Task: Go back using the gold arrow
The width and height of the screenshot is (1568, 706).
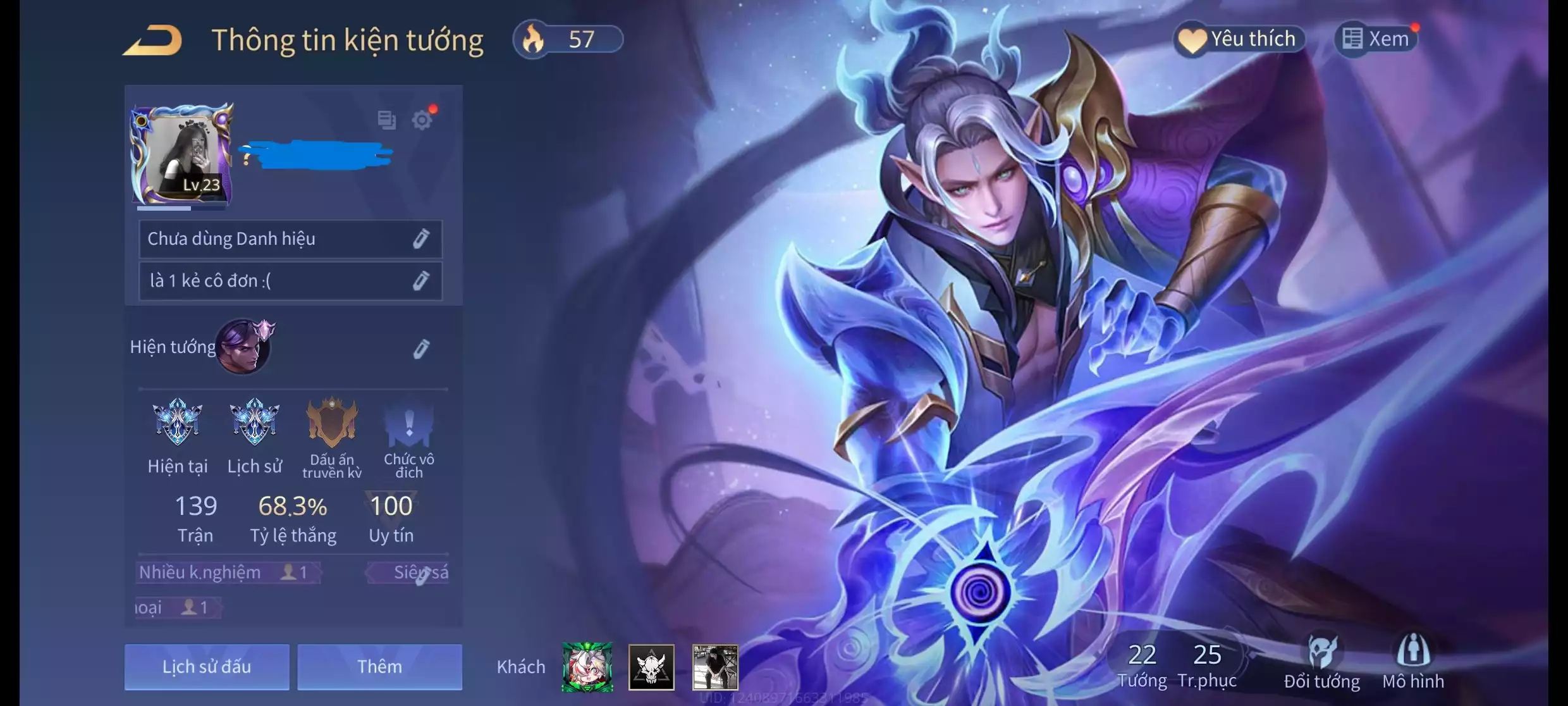Action: pyautogui.click(x=152, y=40)
